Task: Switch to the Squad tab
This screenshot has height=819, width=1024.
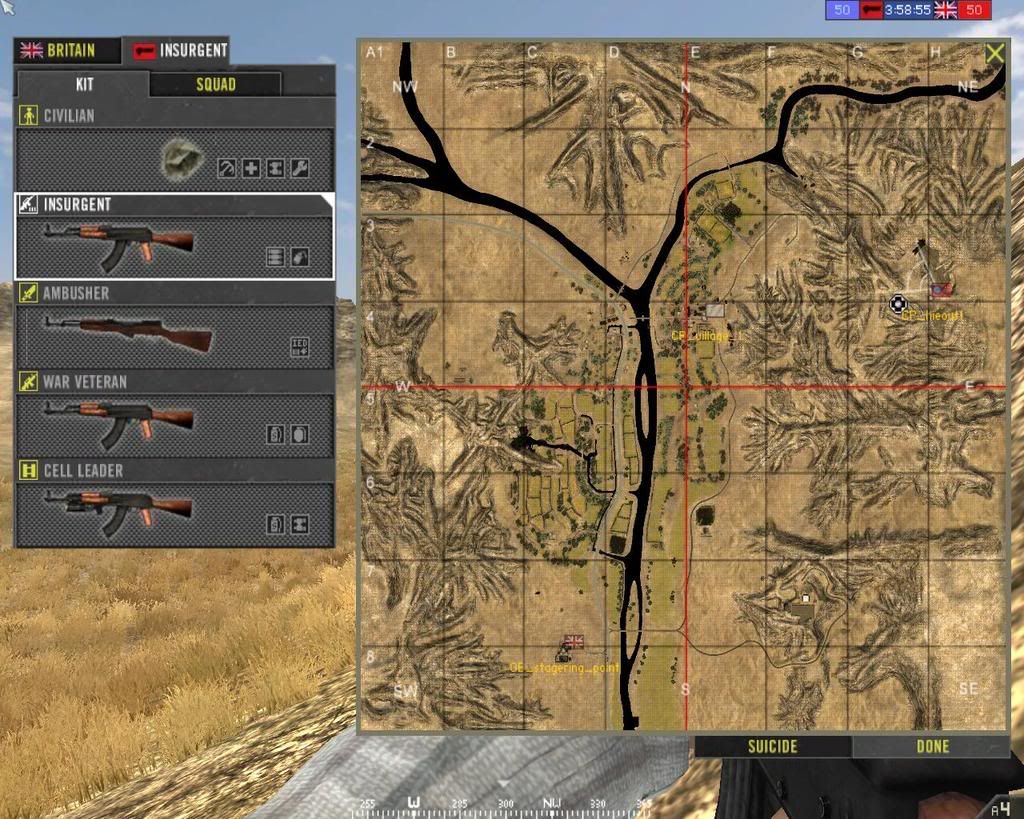Action: [x=215, y=84]
